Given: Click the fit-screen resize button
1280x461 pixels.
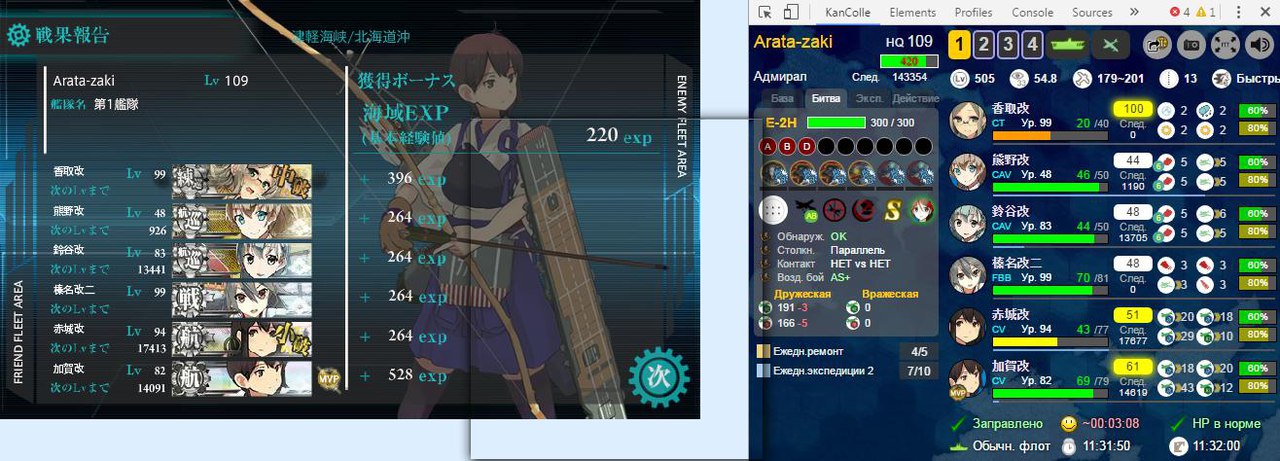Looking at the screenshot, I should [1225, 45].
